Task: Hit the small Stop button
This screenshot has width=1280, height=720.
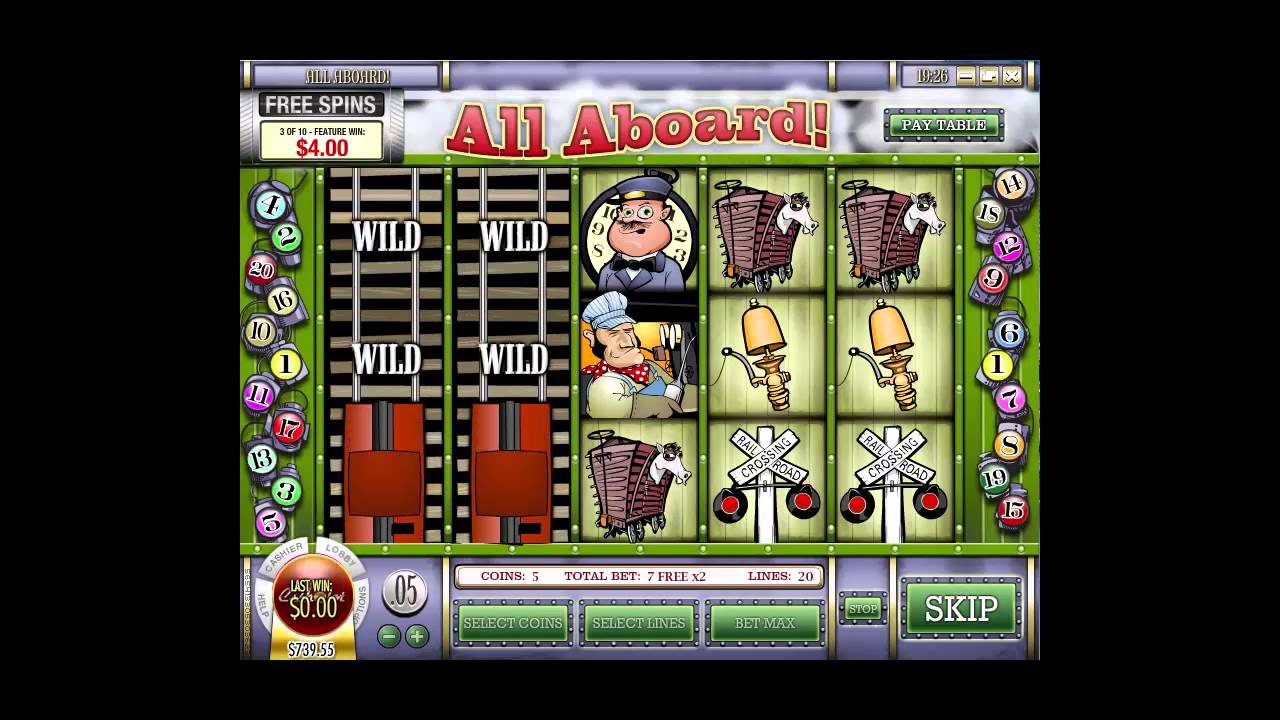Action: tap(862, 608)
